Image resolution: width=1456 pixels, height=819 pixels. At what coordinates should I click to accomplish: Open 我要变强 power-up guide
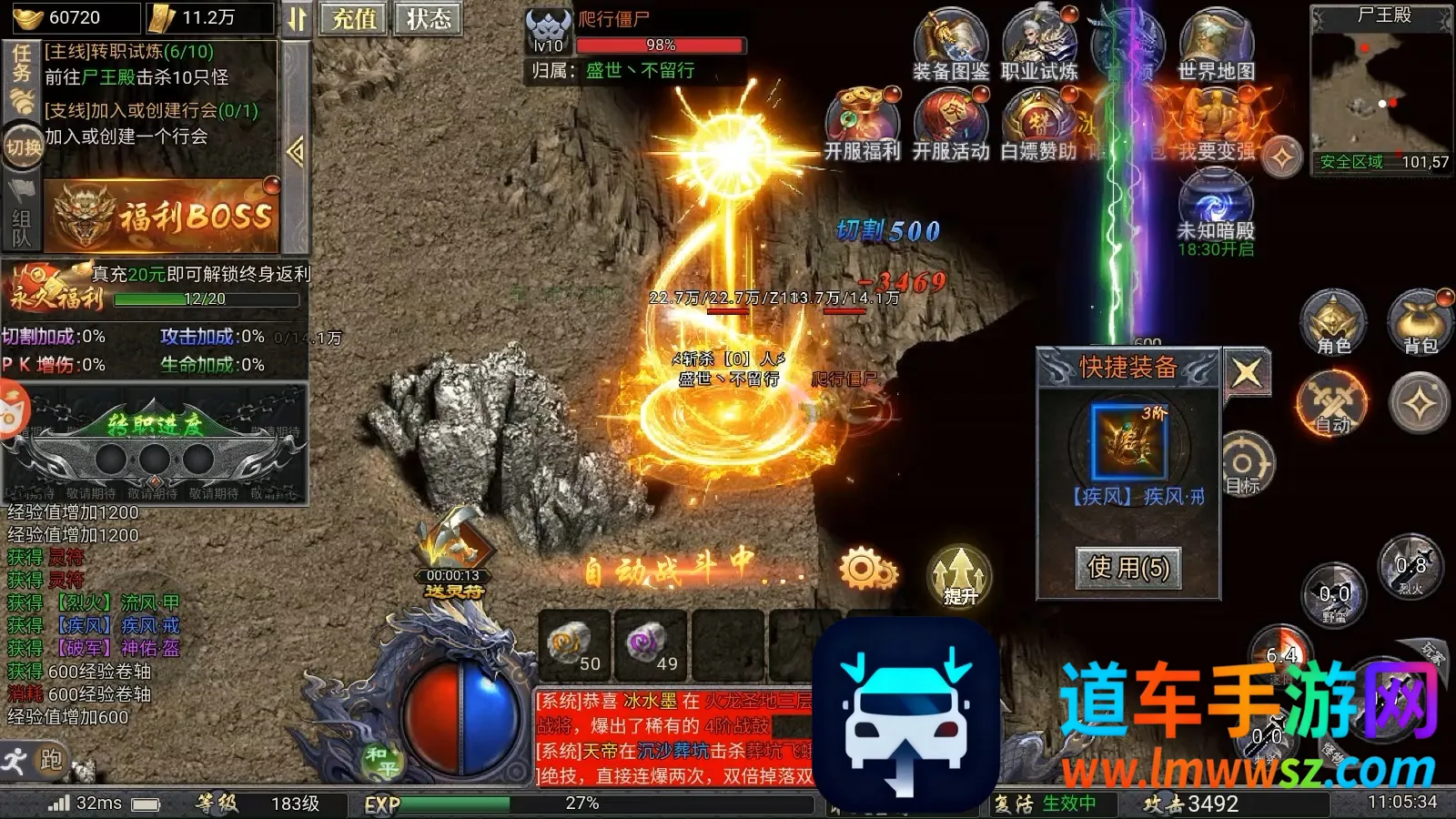1217,126
